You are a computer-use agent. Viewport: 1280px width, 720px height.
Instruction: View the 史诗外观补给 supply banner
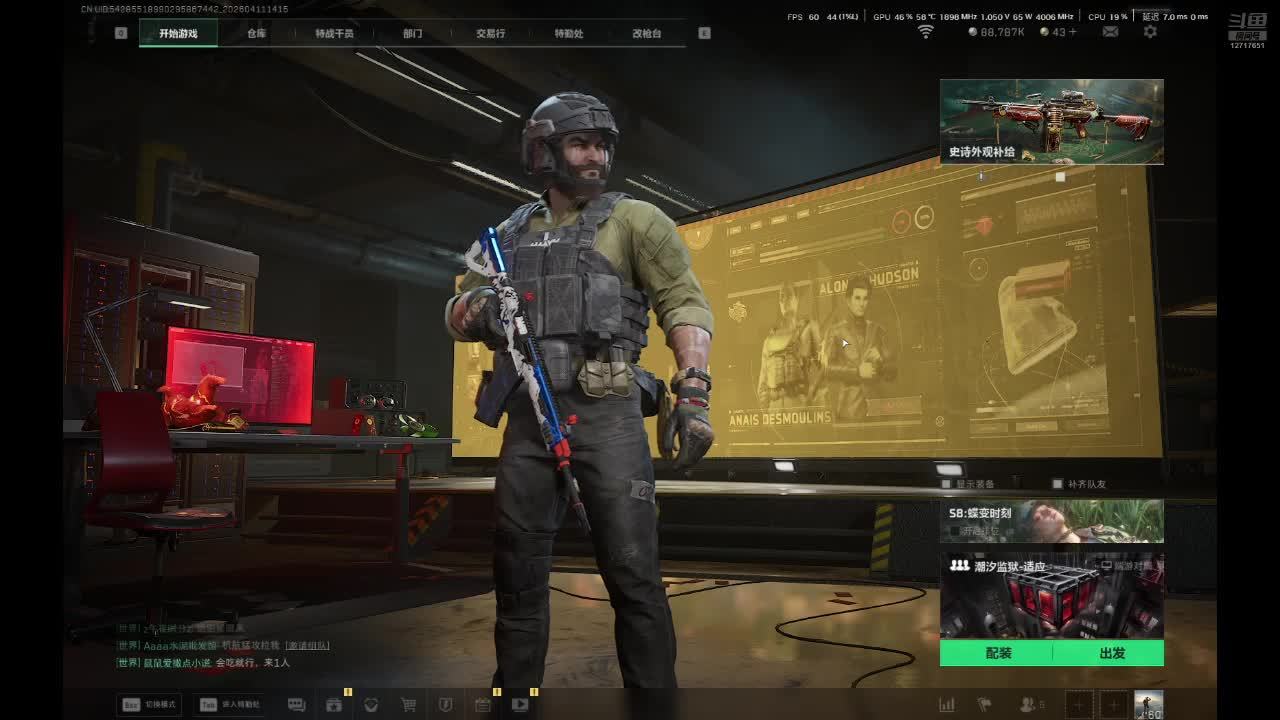coord(1051,121)
